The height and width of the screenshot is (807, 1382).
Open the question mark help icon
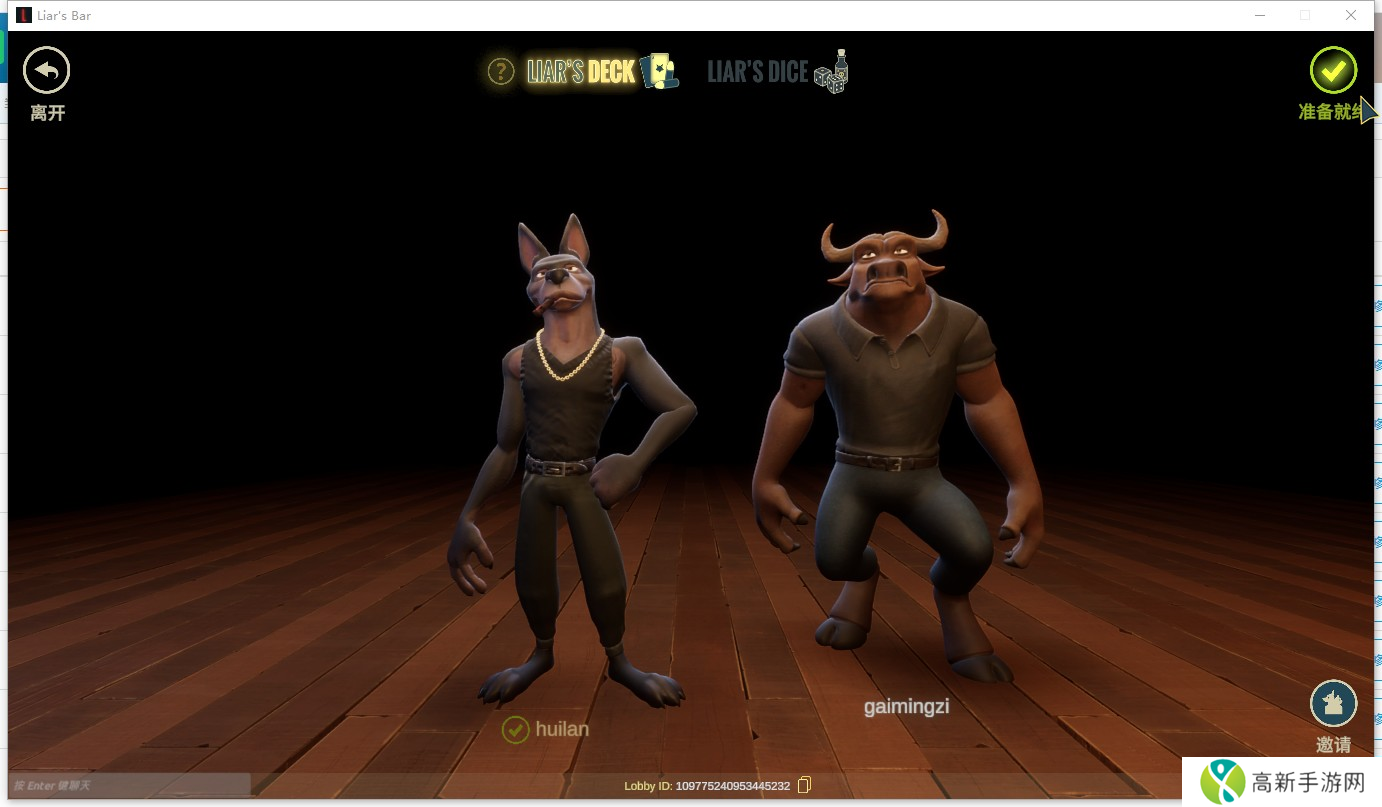click(x=500, y=71)
